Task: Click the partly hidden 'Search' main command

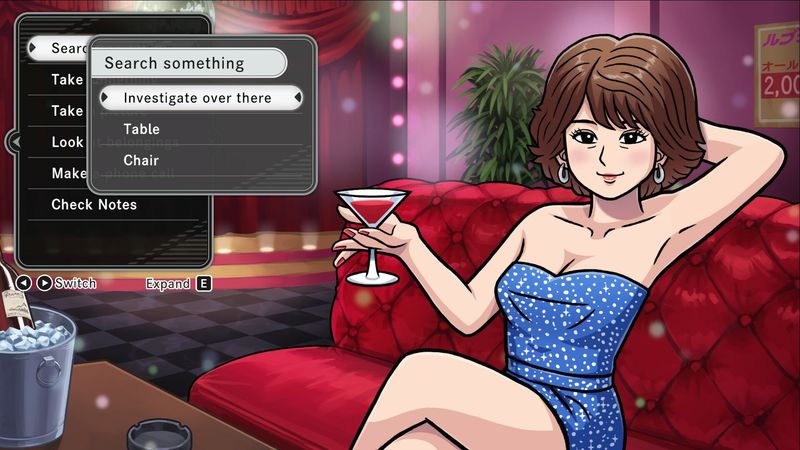Action: click(x=66, y=48)
